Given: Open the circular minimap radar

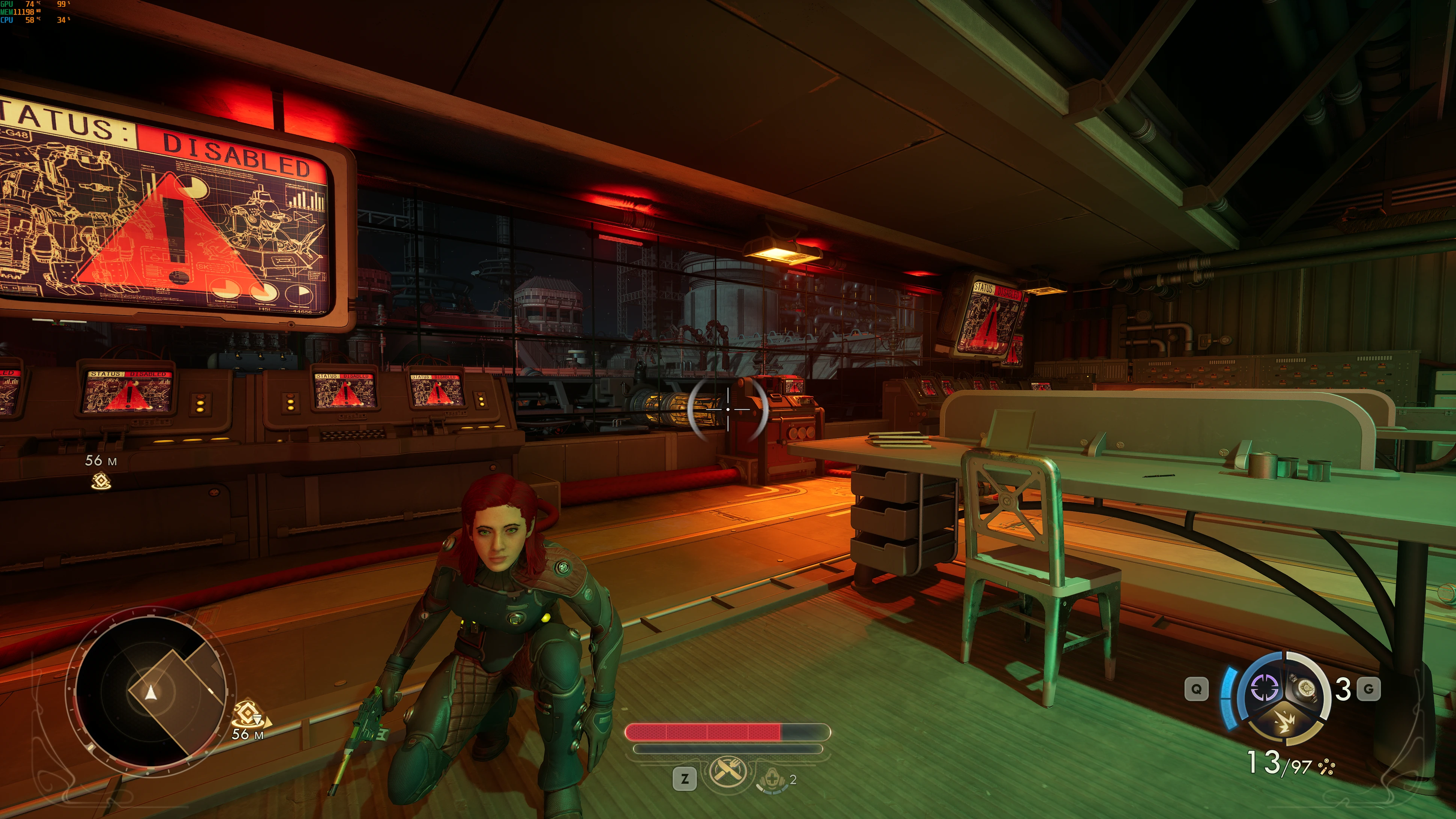Looking at the screenshot, I should [x=150, y=692].
